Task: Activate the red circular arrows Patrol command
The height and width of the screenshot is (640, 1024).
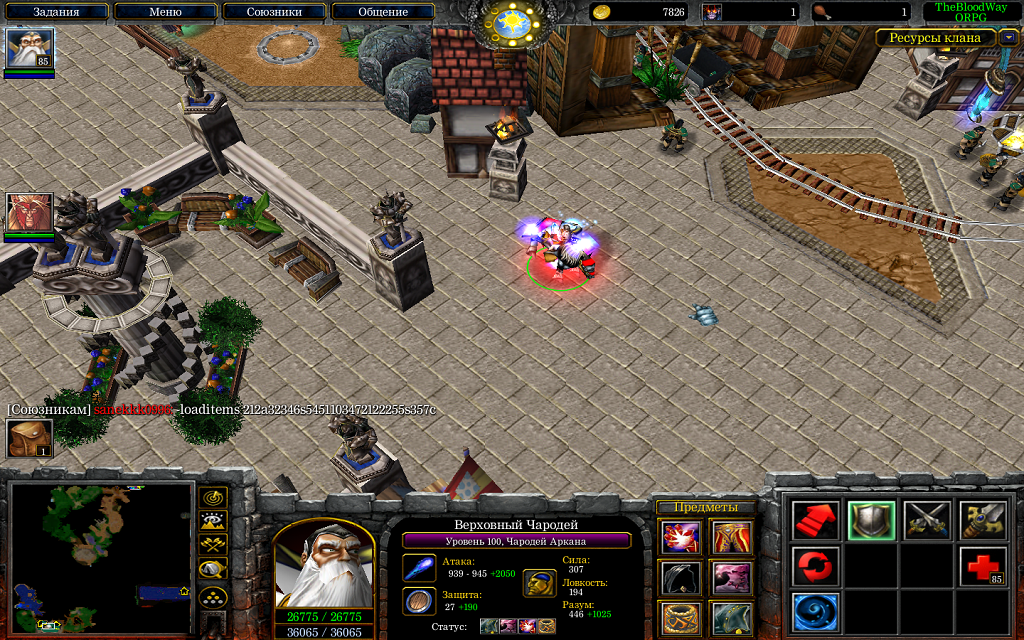Action: click(815, 566)
